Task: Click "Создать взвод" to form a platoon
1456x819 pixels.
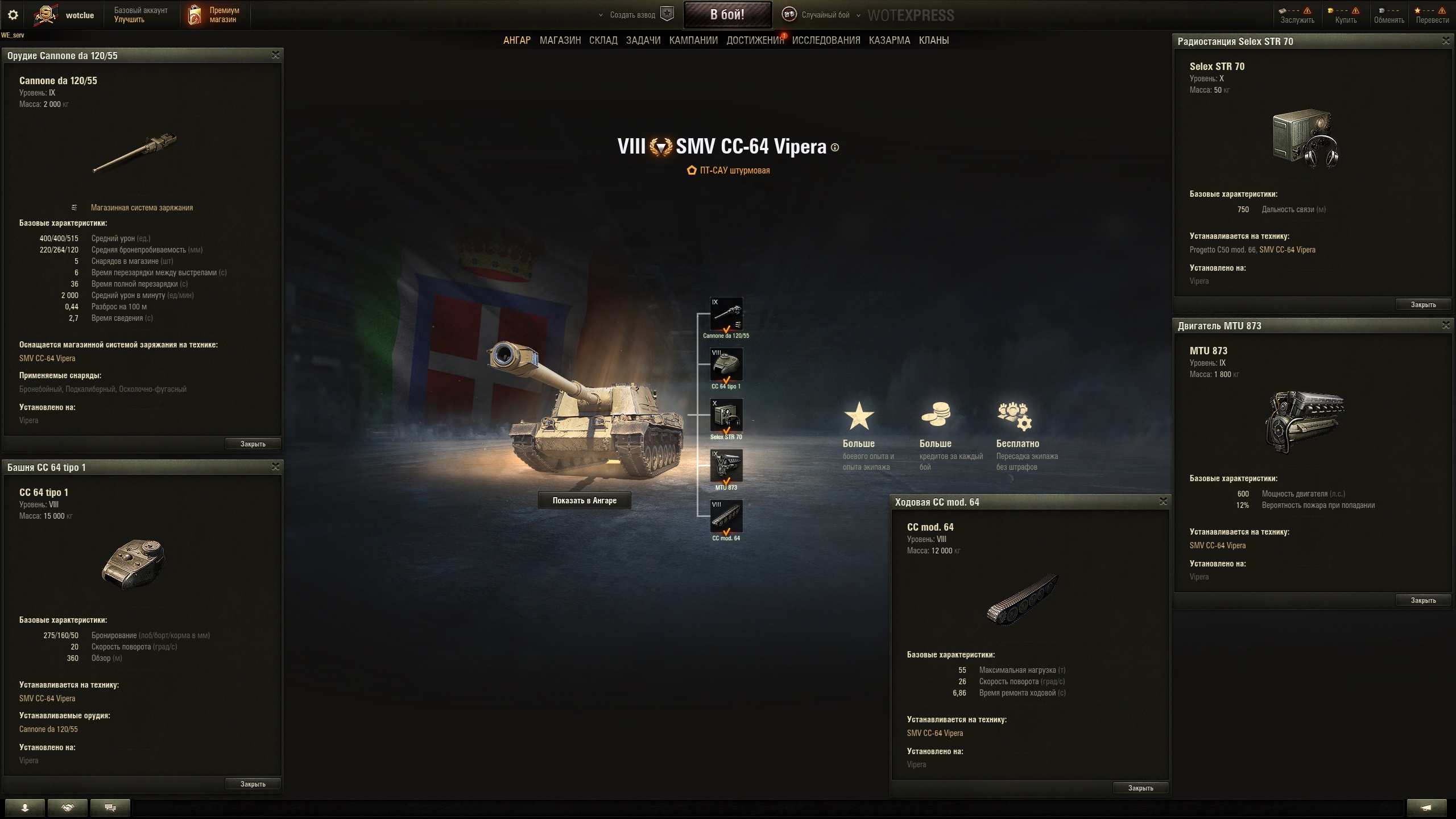Action: [632, 15]
